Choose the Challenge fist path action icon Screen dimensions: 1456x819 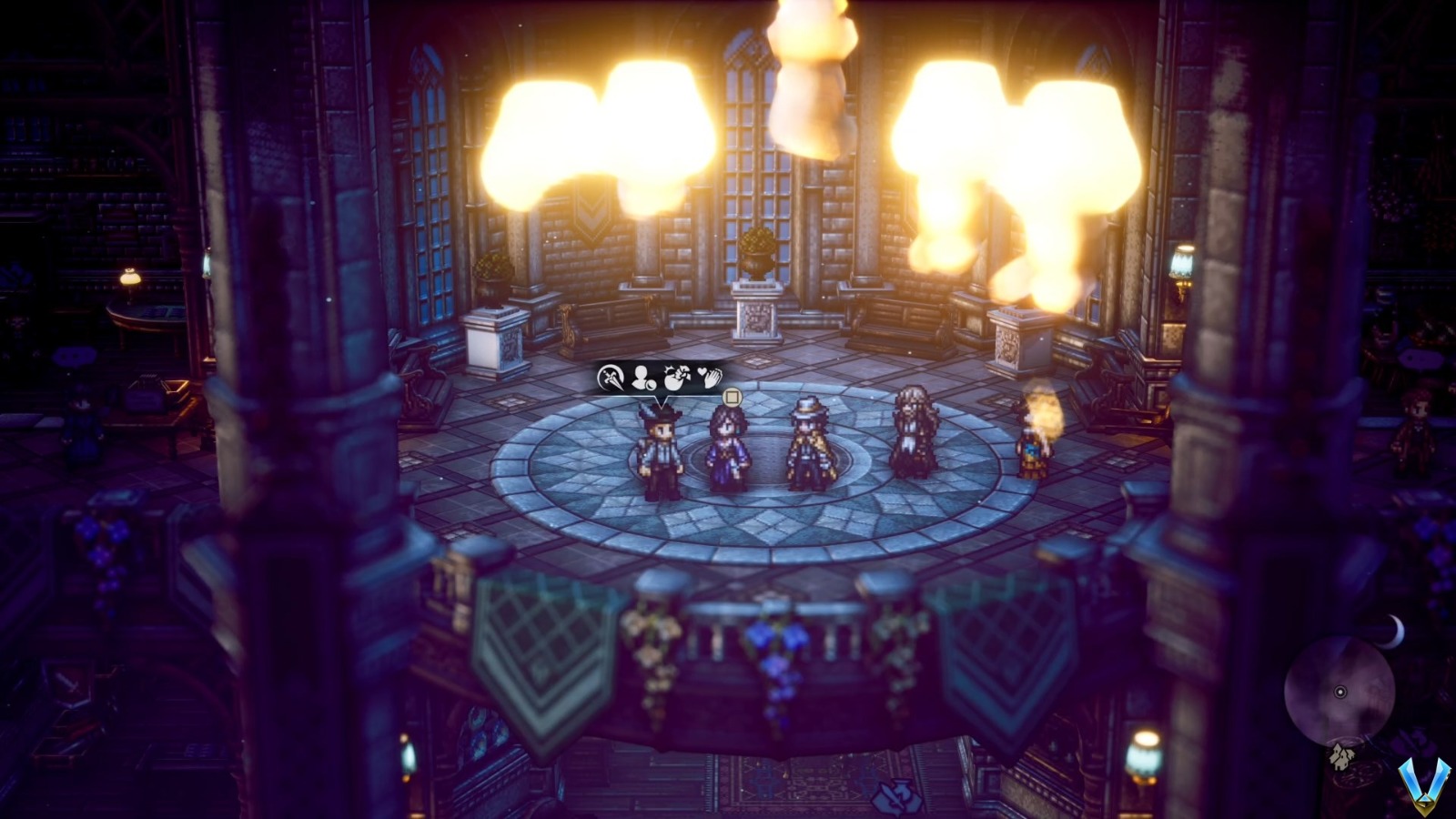[678, 377]
